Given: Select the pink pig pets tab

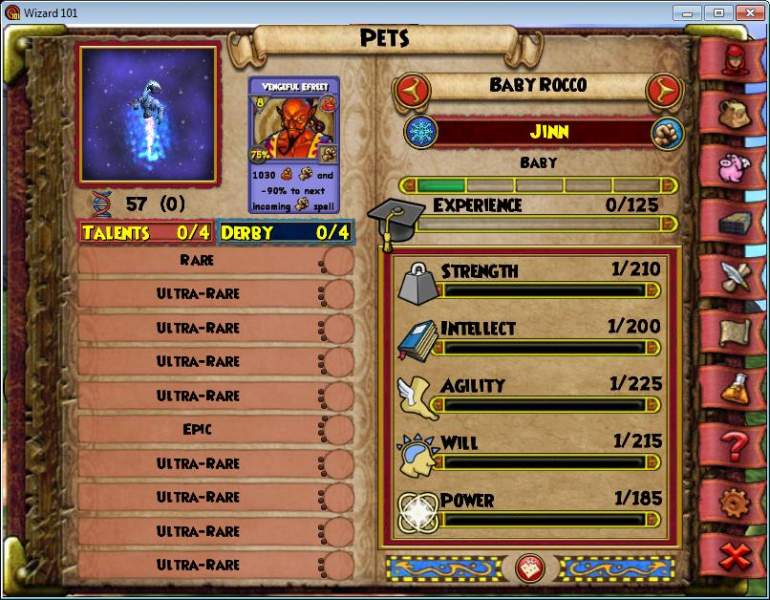Looking at the screenshot, I should click(735, 164).
